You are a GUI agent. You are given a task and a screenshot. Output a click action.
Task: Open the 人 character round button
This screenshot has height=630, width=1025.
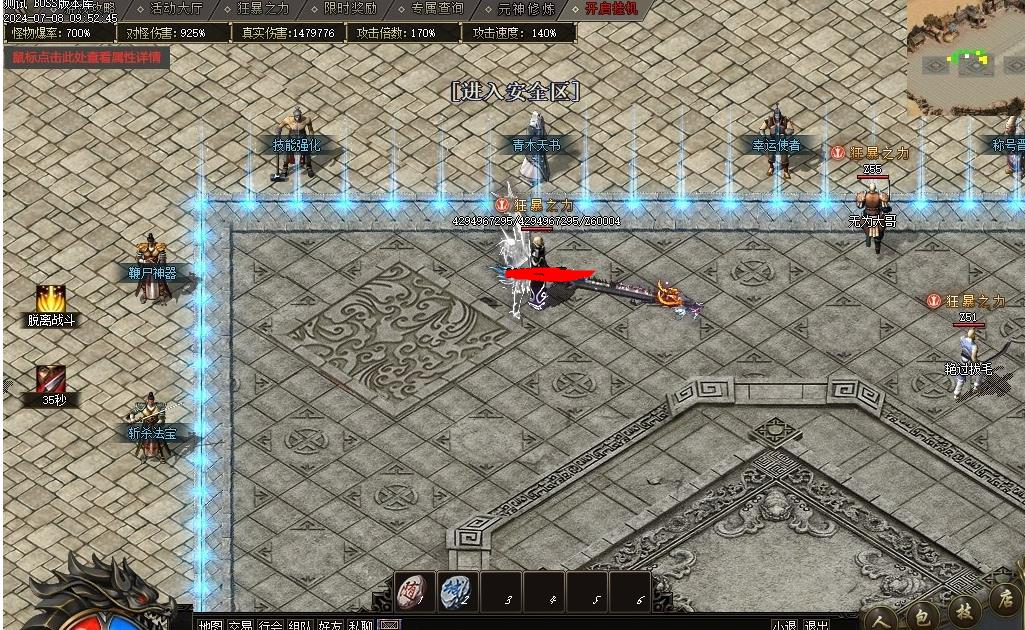tap(880, 619)
